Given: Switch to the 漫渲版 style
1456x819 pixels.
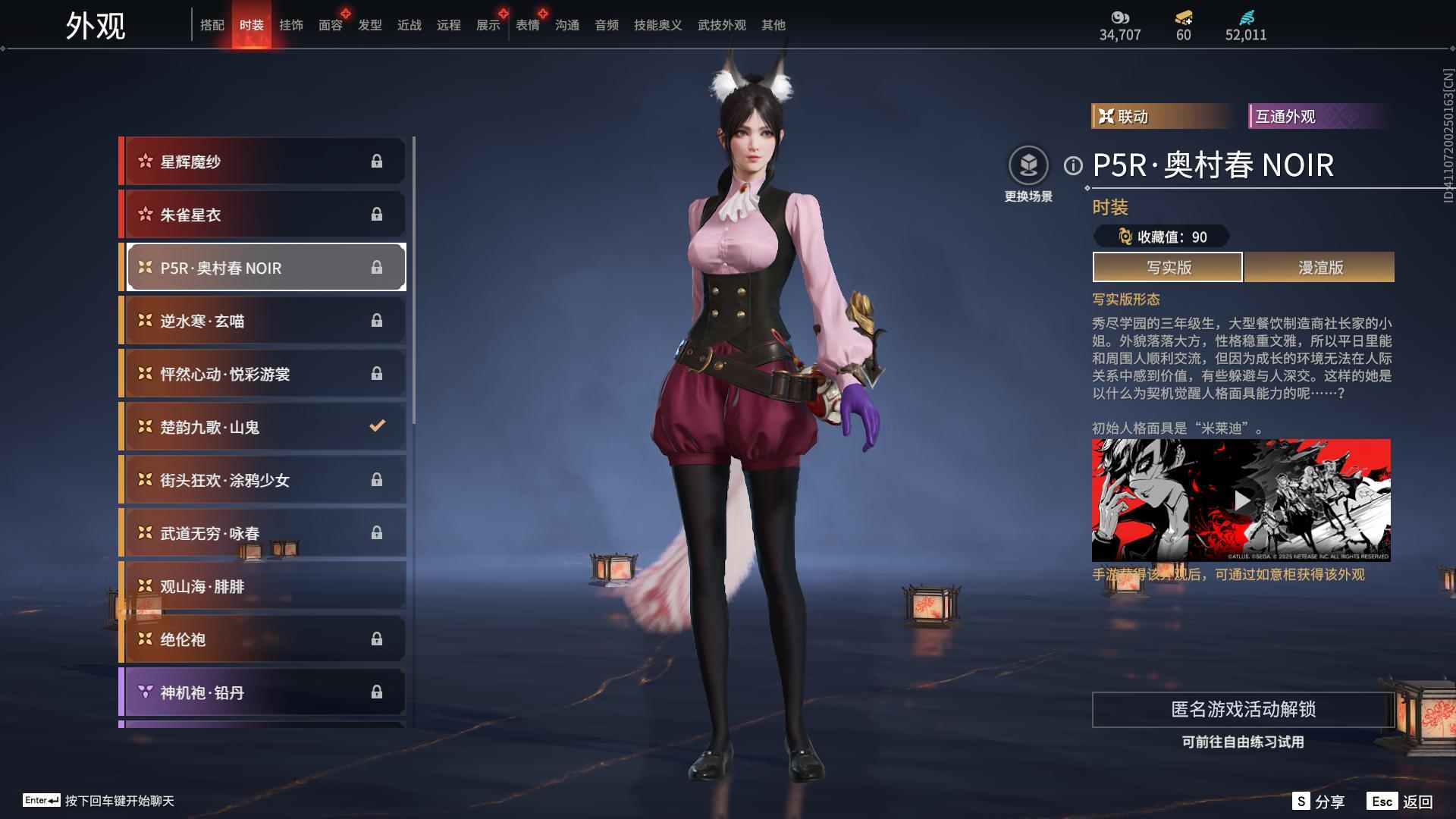Looking at the screenshot, I should point(1319,267).
